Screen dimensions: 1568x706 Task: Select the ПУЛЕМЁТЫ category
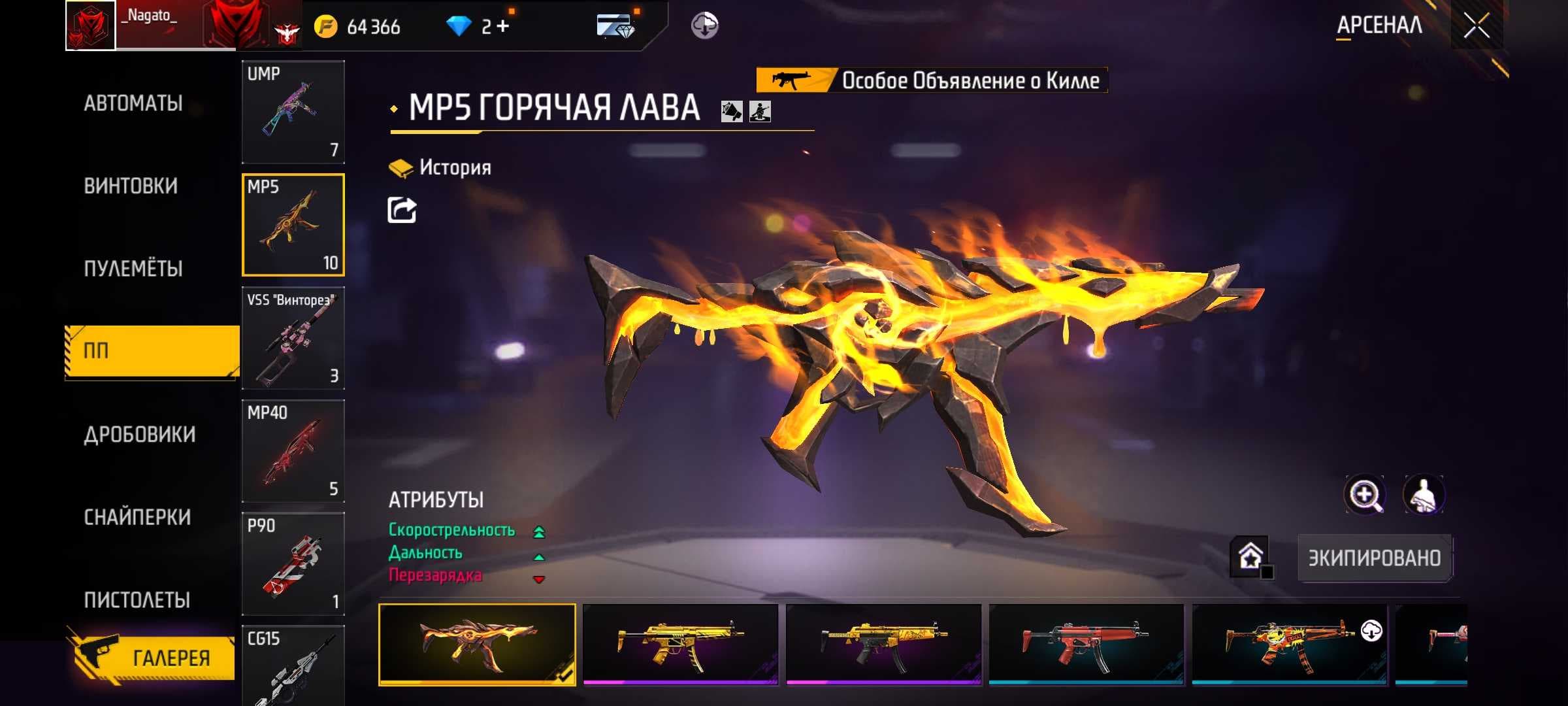pos(133,269)
